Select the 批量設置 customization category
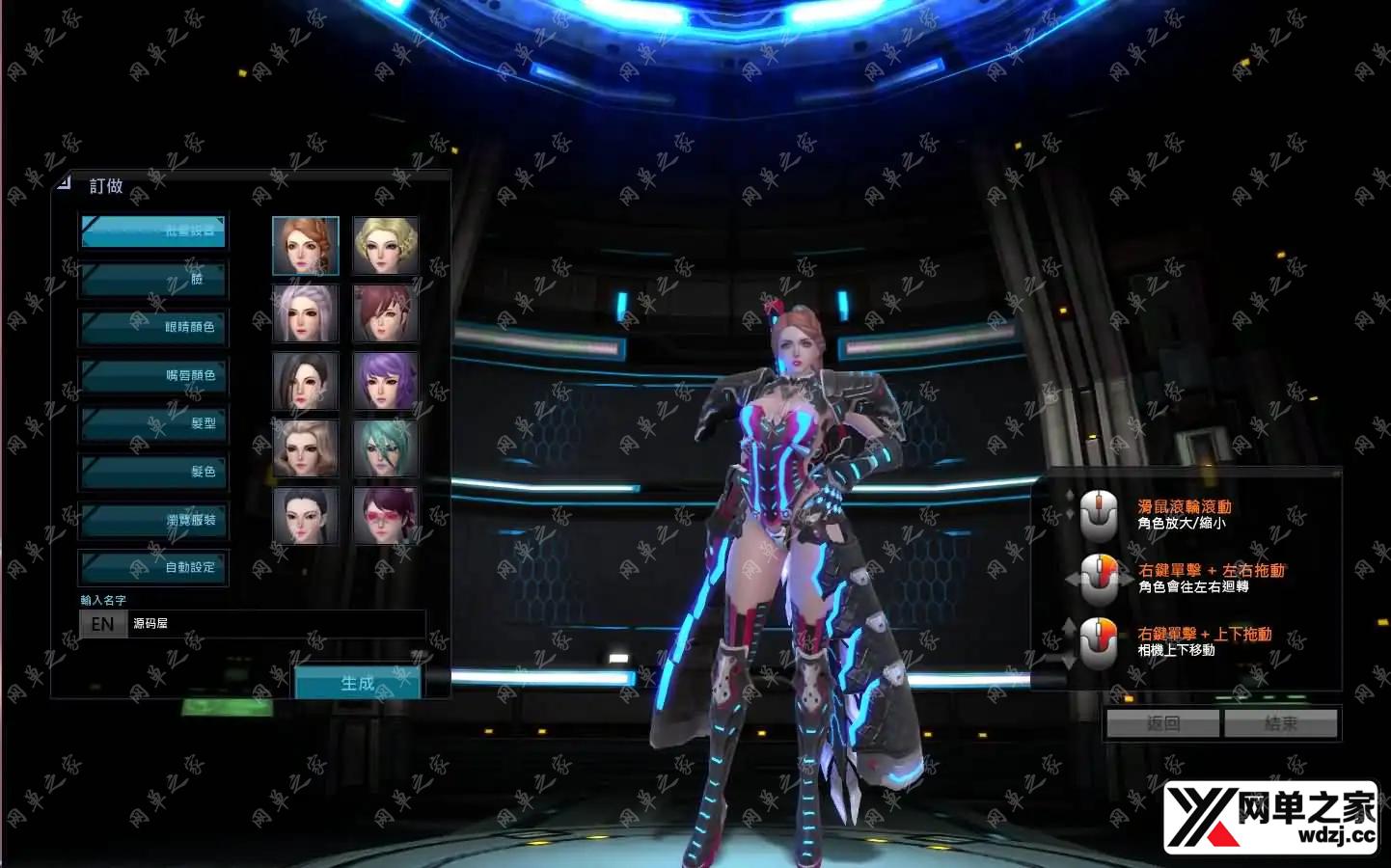 pyautogui.click(x=153, y=231)
